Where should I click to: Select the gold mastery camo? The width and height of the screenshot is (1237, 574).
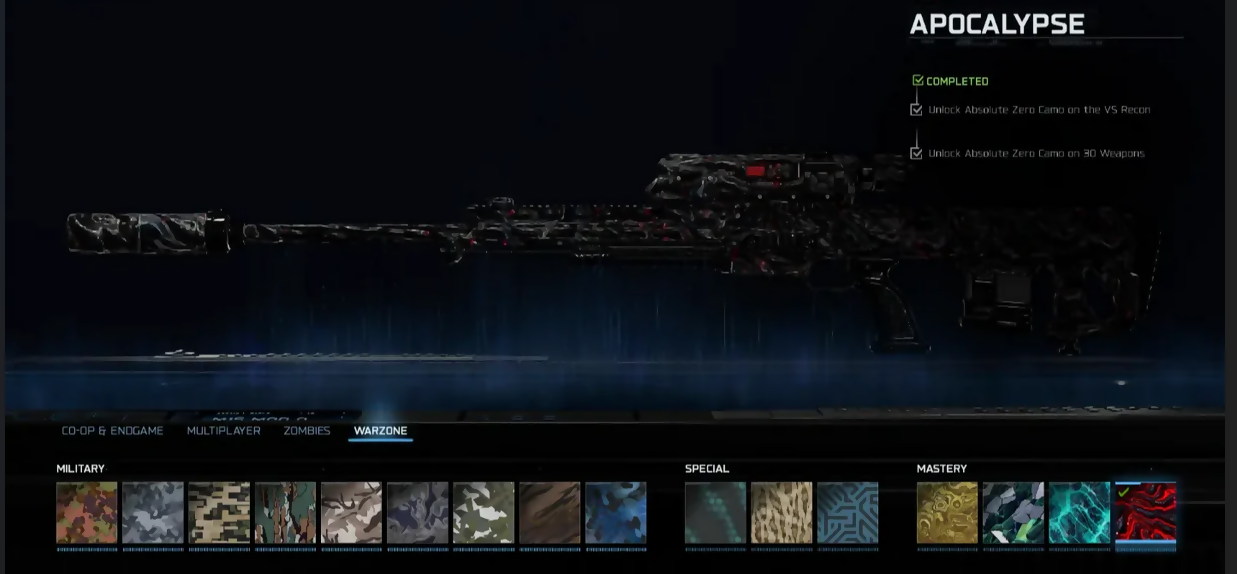point(947,513)
